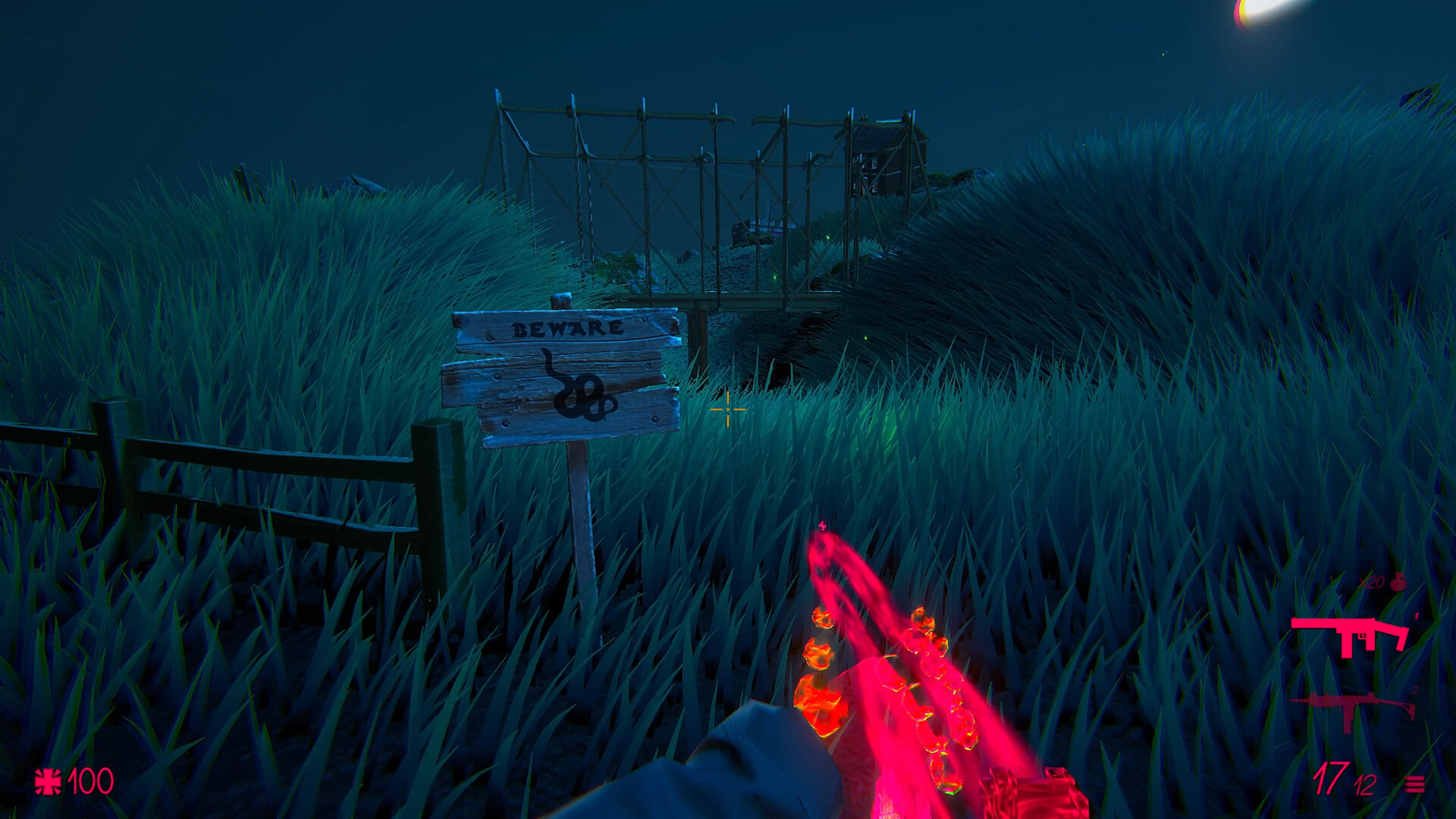Click the small number 2 weapon slot badge
Image resolution: width=1456 pixels, height=819 pixels.
1414,690
